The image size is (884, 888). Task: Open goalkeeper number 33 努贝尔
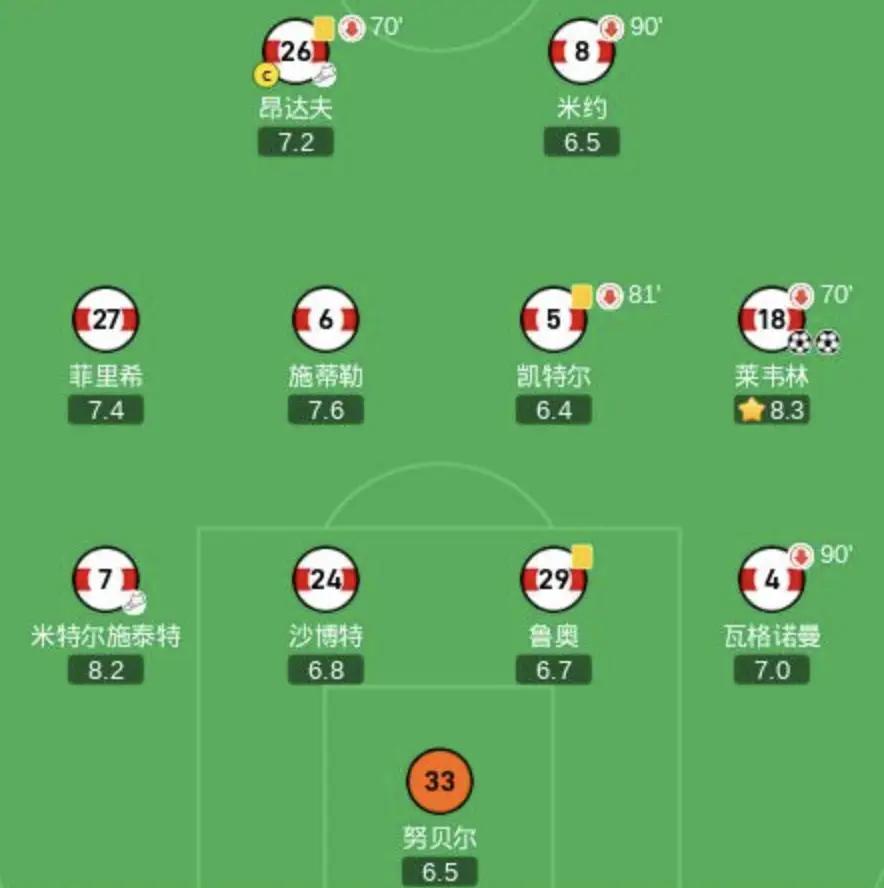click(440, 781)
